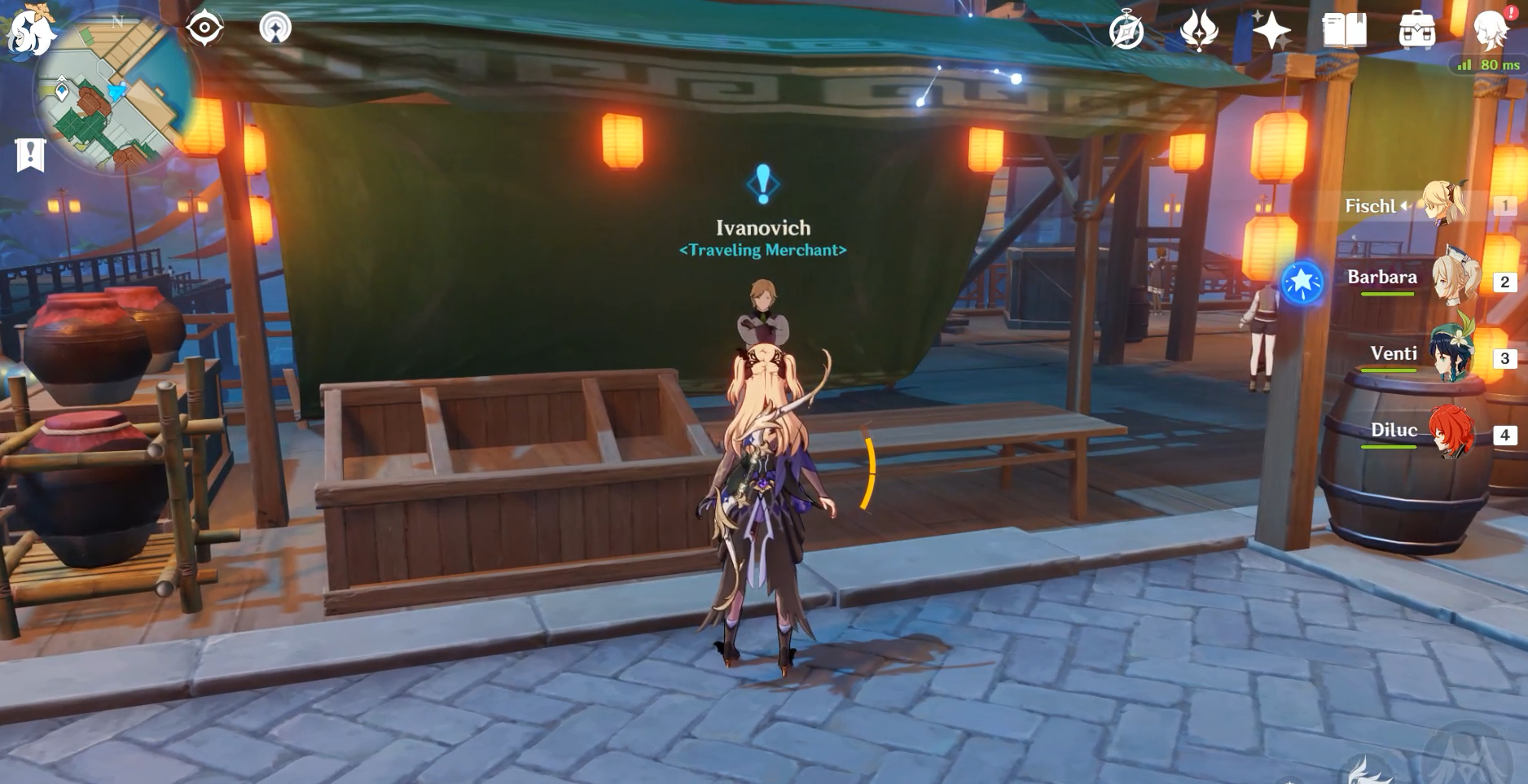Image resolution: width=1528 pixels, height=784 pixels.
Task: Click the blue star quest marker
Action: (x=1302, y=283)
